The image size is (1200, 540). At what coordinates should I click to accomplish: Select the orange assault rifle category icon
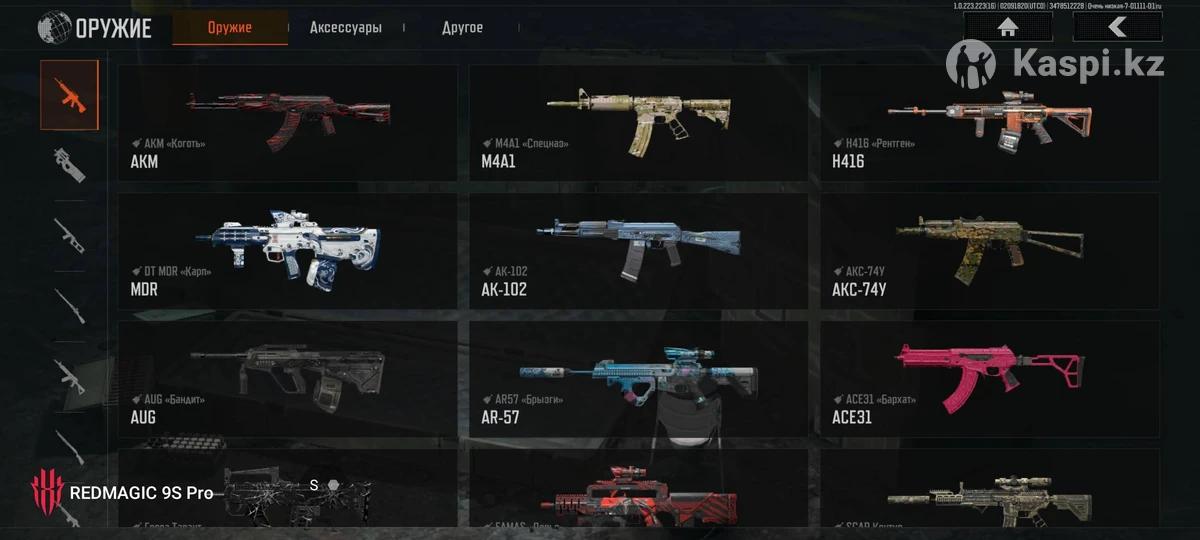coord(69,95)
